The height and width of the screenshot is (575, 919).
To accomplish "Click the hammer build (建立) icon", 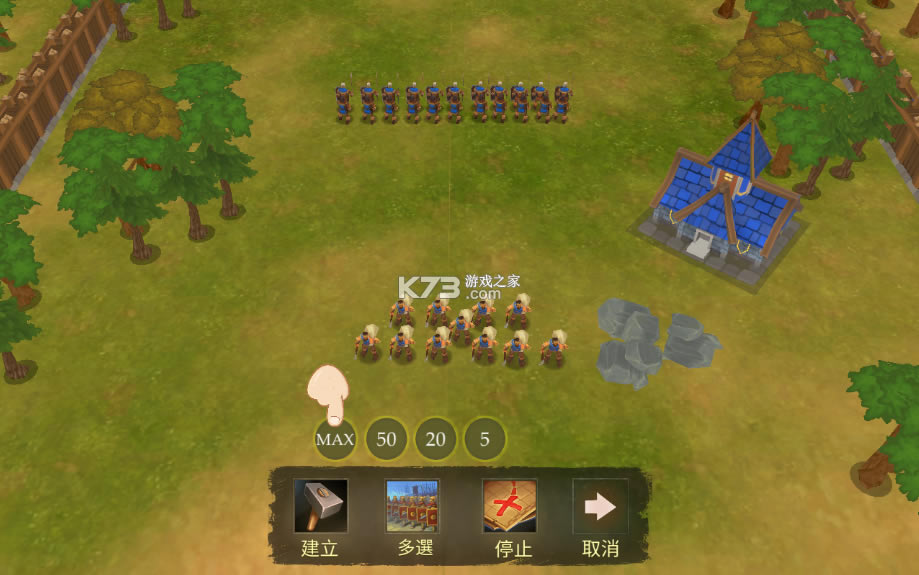I will [x=320, y=506].
